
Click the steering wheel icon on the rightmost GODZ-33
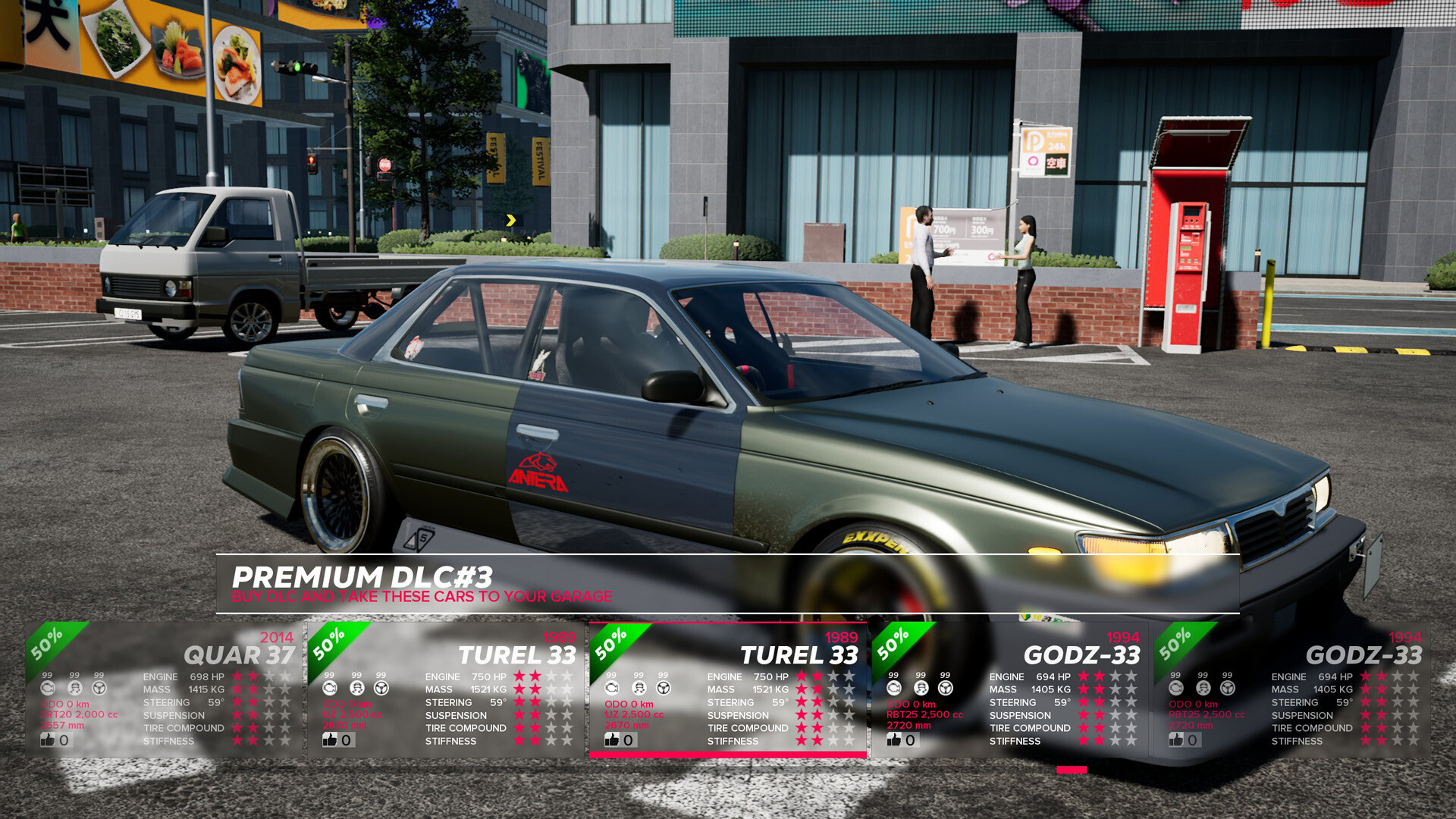click(1228, 689)
